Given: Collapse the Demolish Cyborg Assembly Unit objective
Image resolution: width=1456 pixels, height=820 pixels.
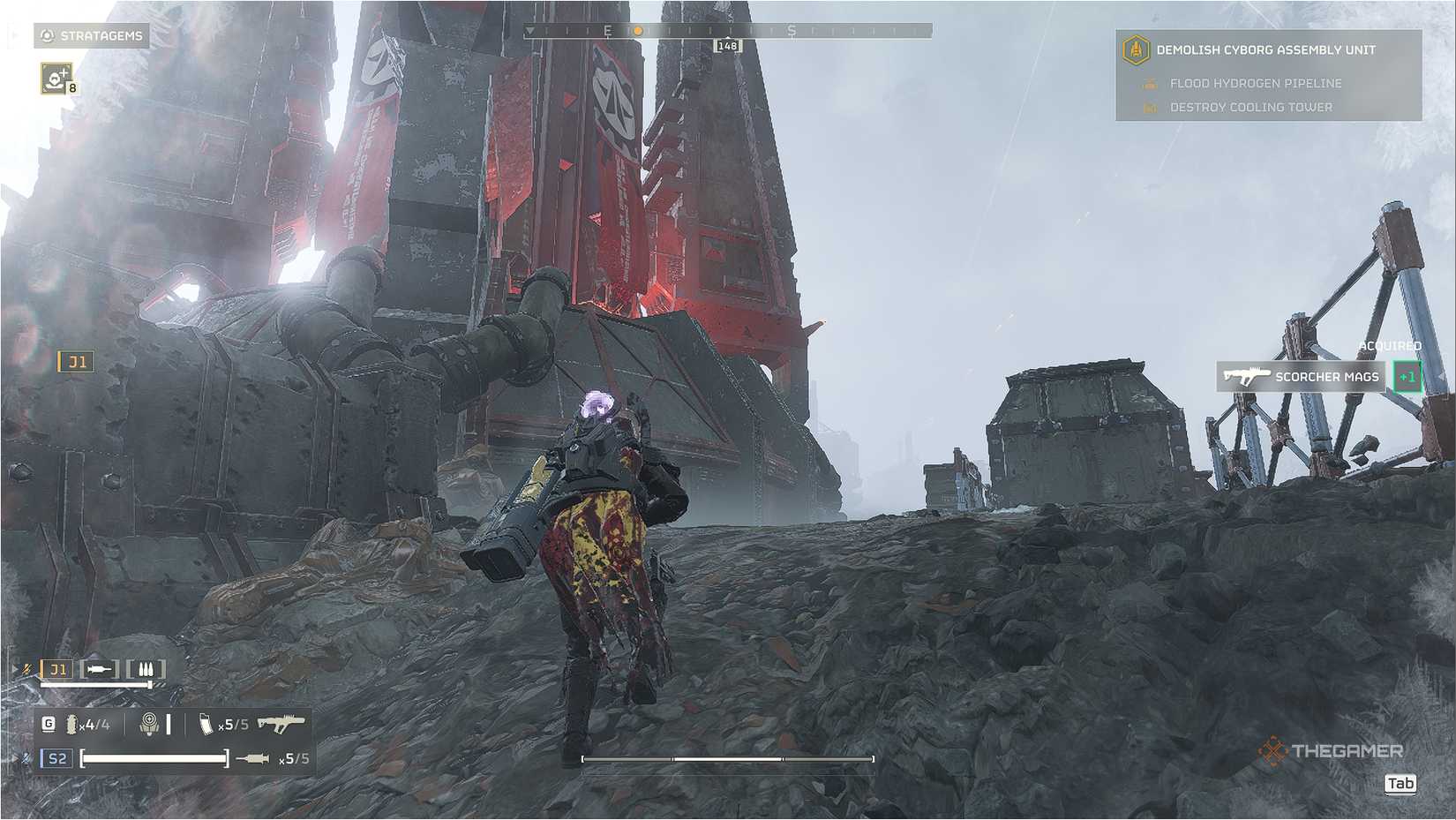Looking at the screenshot, I should [1268, 50].
